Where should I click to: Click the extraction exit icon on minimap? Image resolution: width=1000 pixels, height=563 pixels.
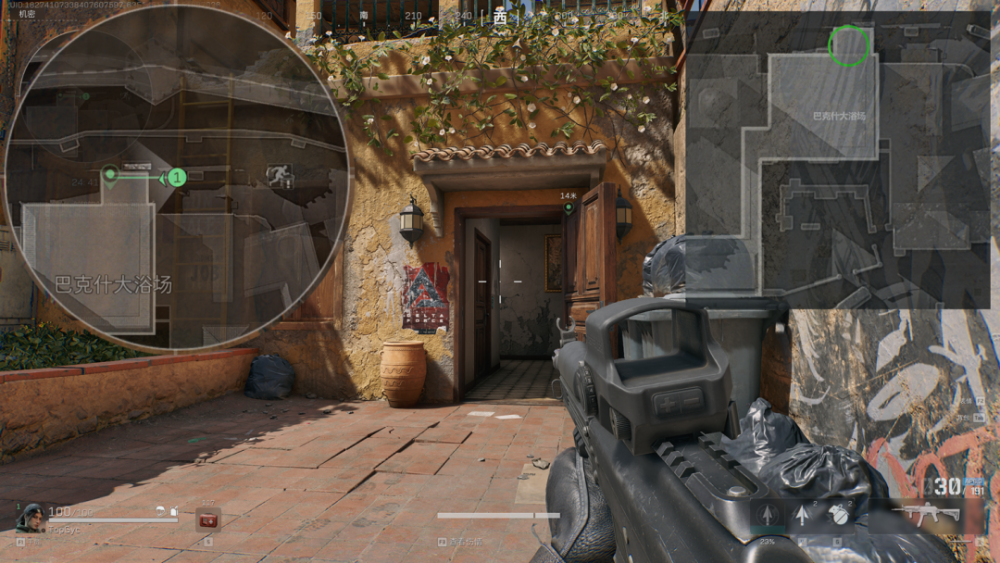279,177
